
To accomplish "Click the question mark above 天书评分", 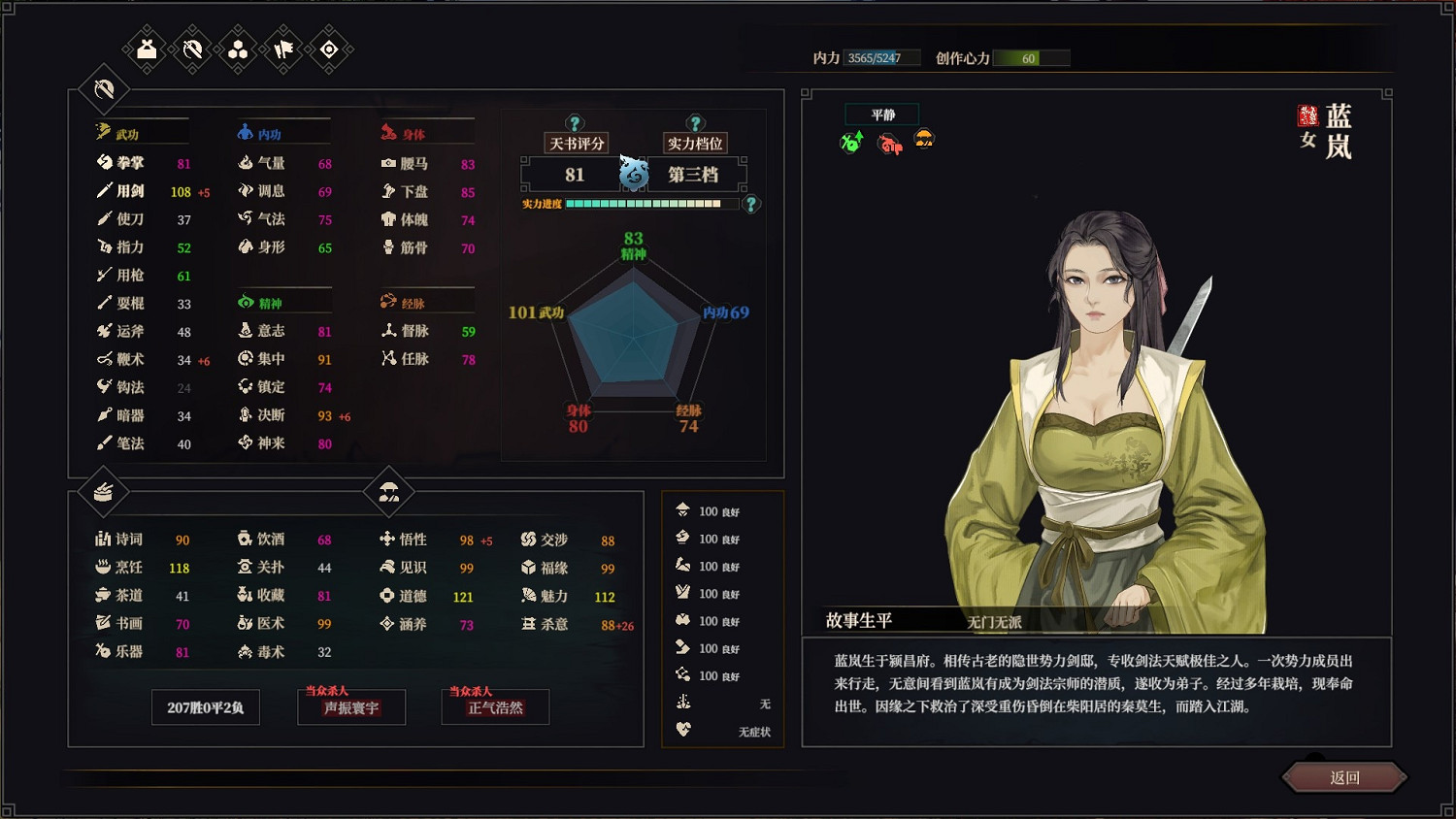I will click(575, 121).
